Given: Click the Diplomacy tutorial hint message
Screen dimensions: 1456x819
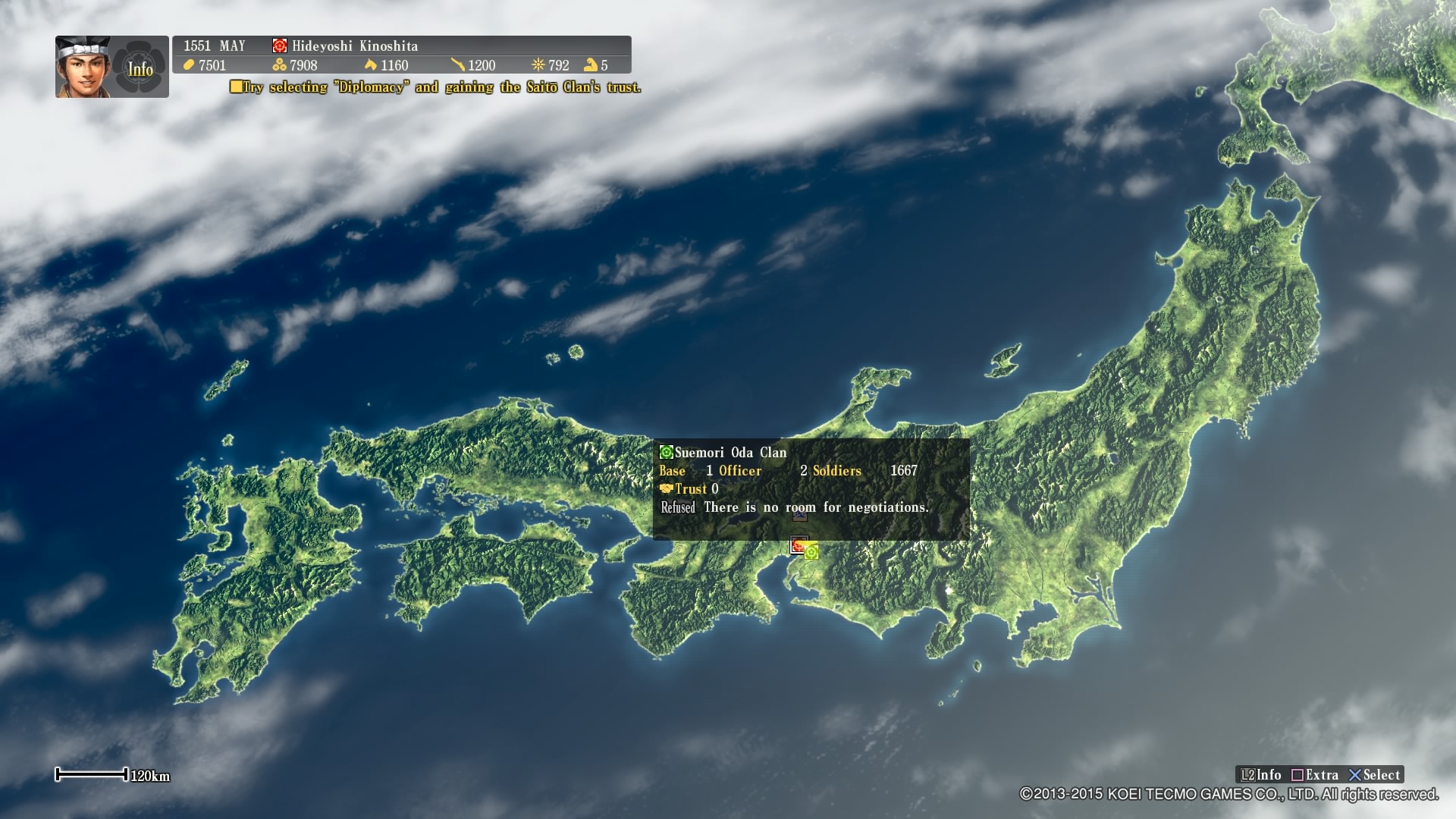Looking at the screenshot, I should pos(436,88).
